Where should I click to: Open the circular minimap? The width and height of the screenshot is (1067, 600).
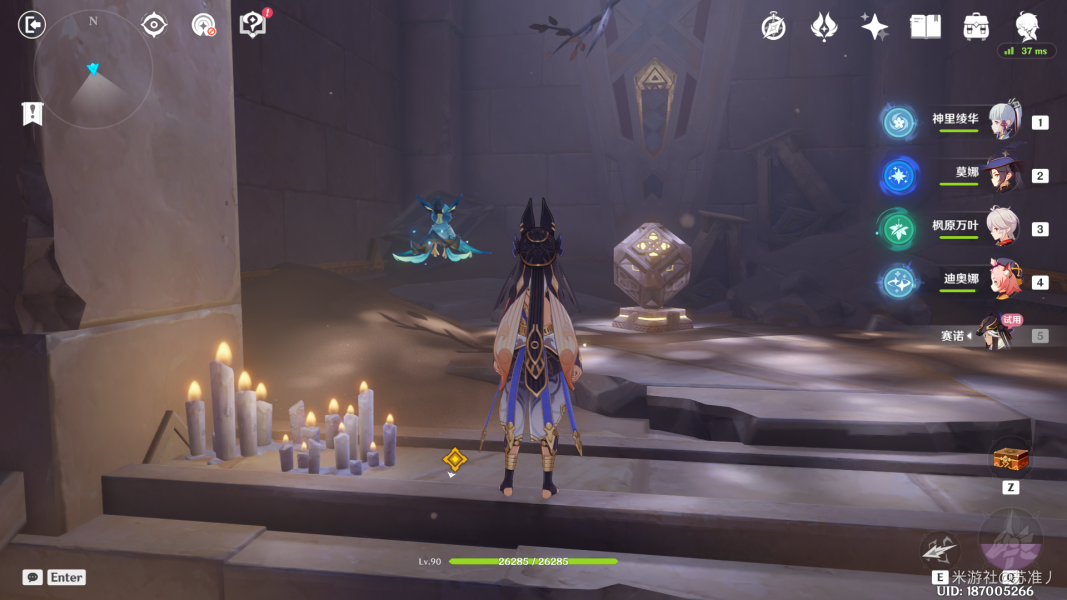(93, 70)
